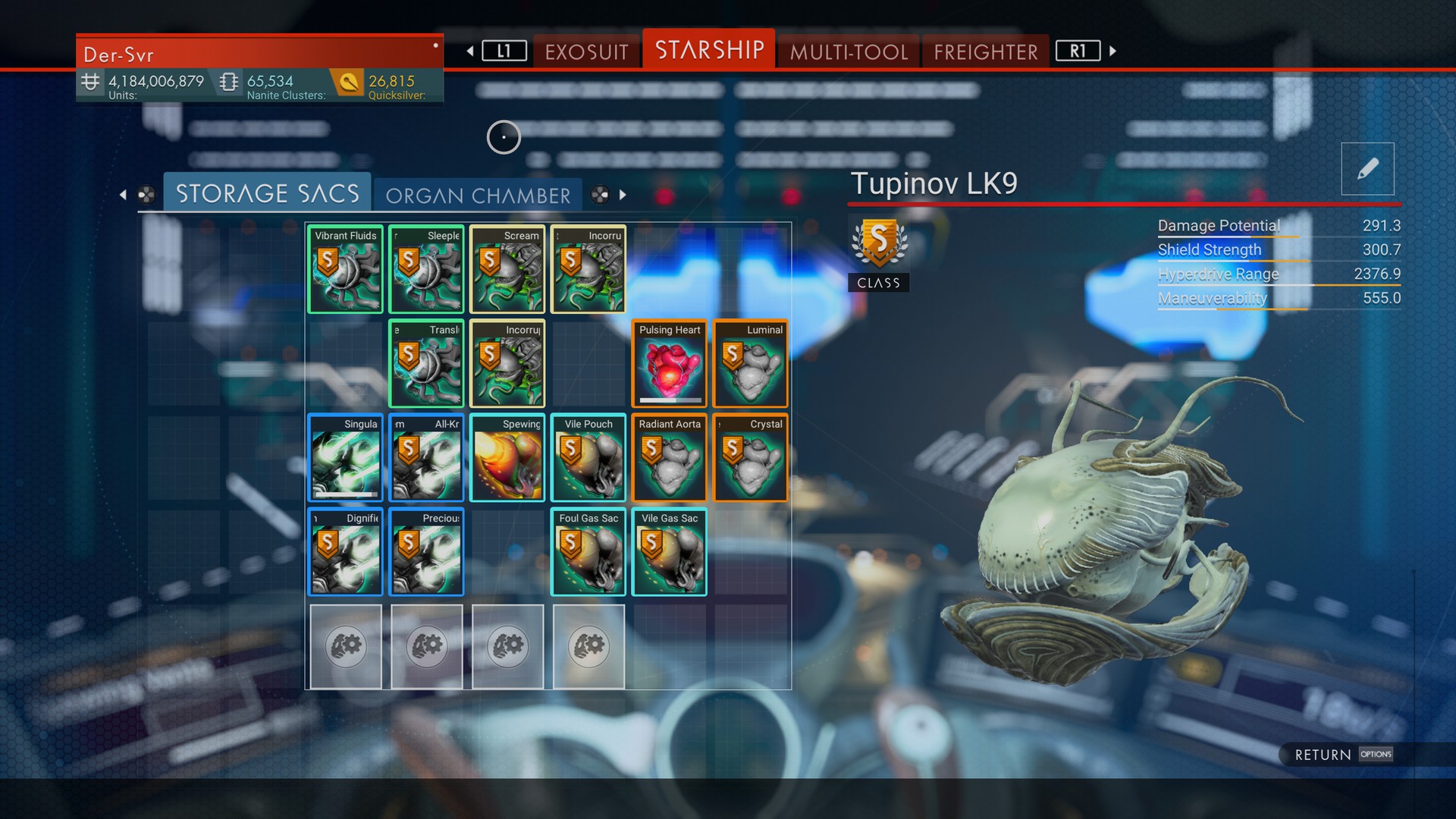Select the Dignified module slot
This screenshot has width=1456, height=819.
346,552
